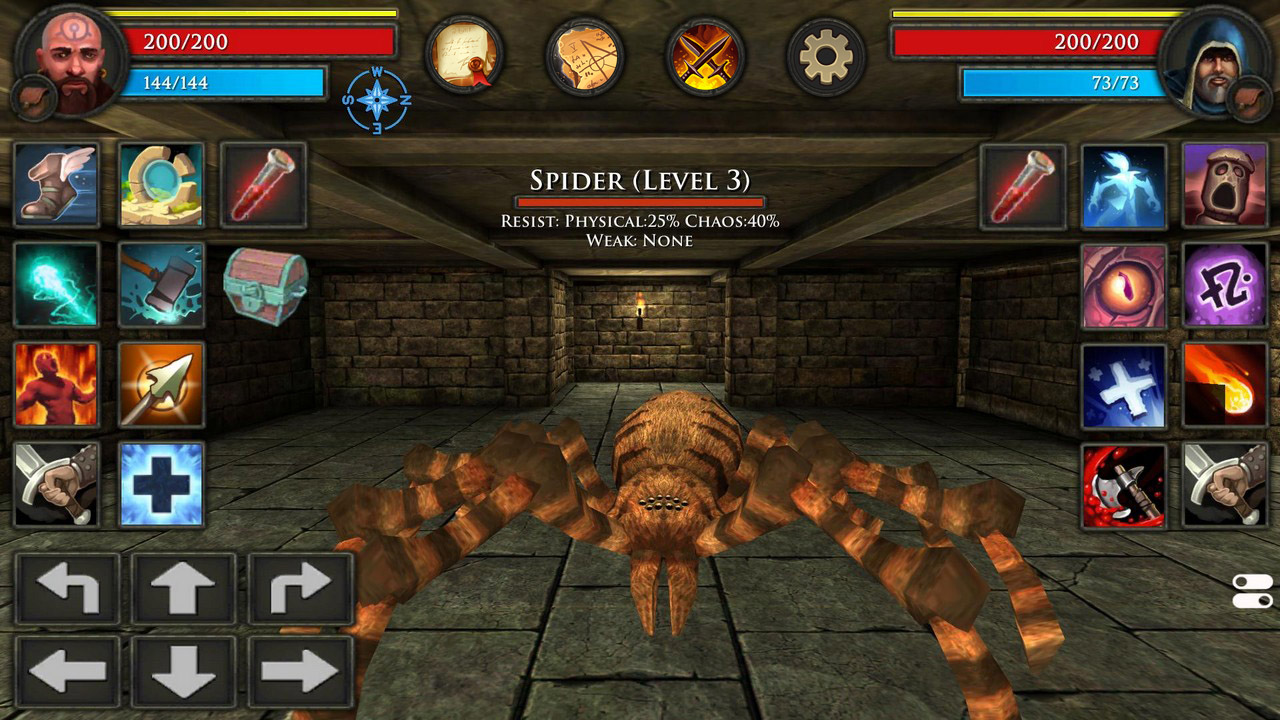Pick up the pink treasure chest item
Viewport: 1280px width, 720px height.
[x=265, y=287]
